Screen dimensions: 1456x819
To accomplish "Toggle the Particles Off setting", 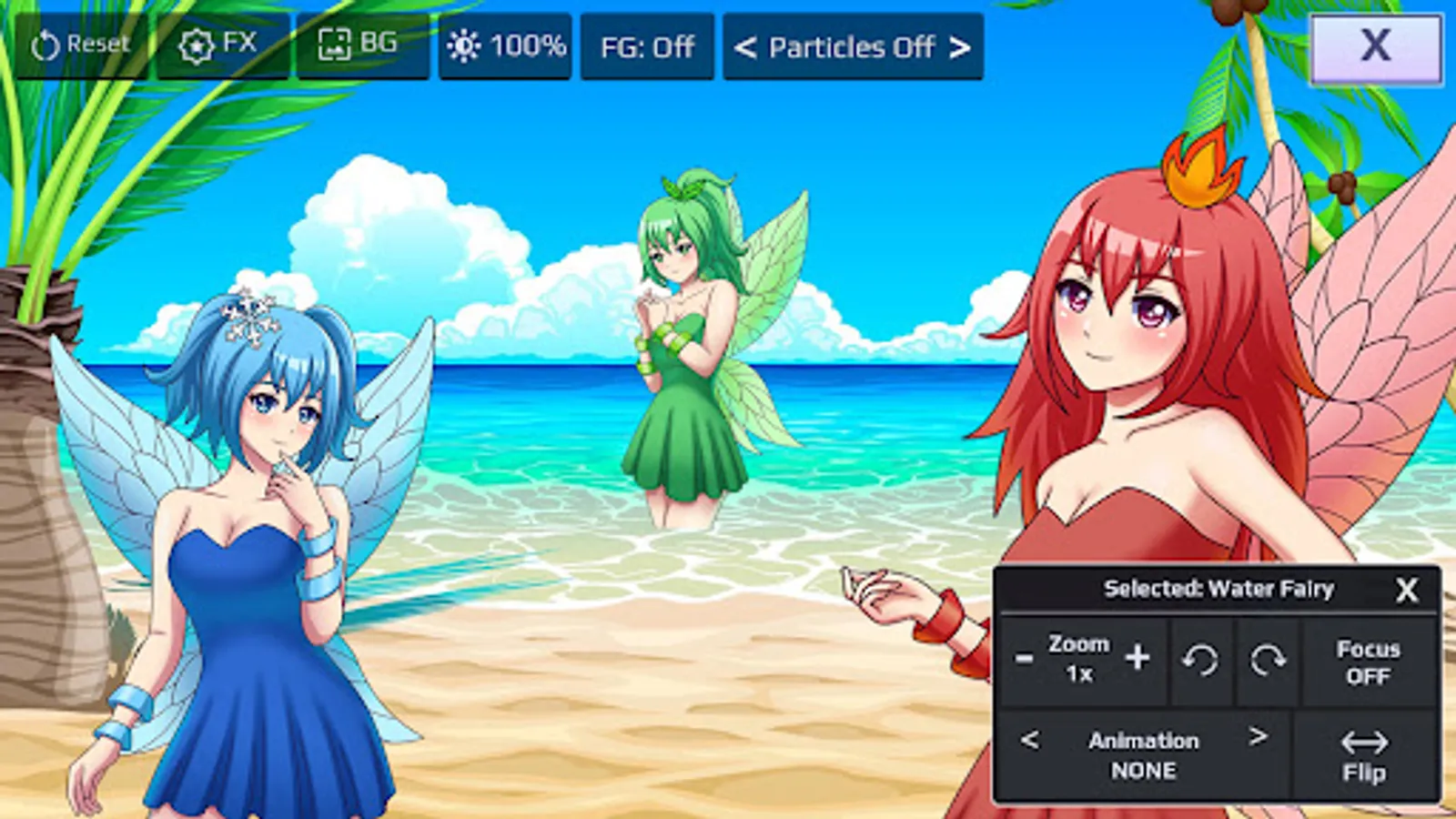I will (852, 47).
